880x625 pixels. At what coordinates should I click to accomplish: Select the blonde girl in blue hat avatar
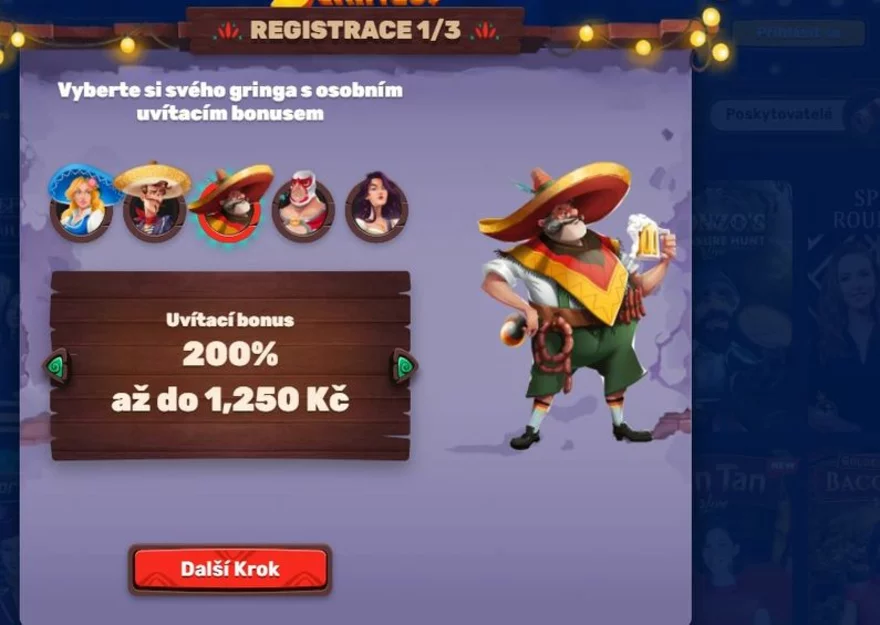[x=81, y=205]
